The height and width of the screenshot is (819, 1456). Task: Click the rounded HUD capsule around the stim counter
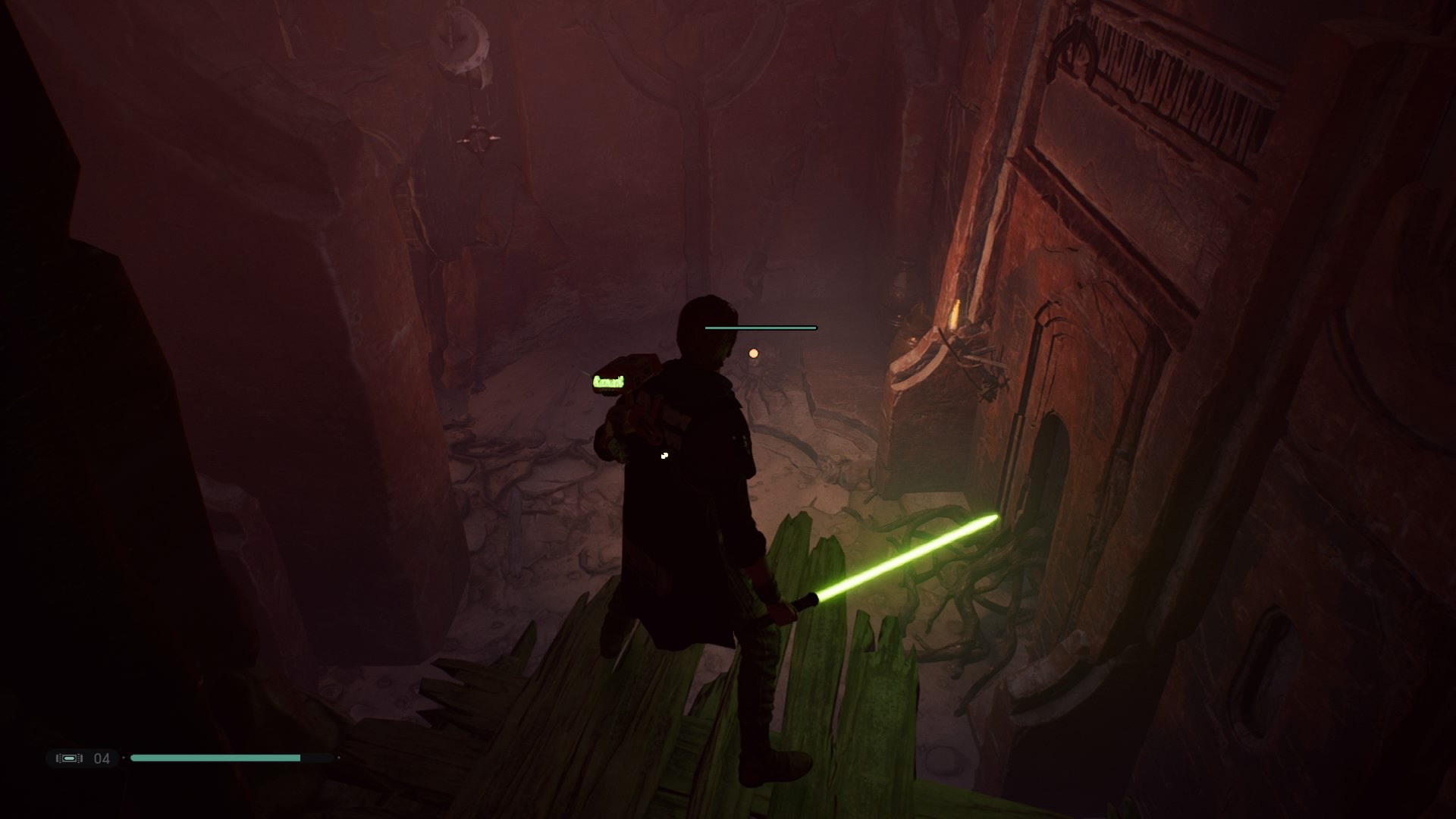(83, 758)
